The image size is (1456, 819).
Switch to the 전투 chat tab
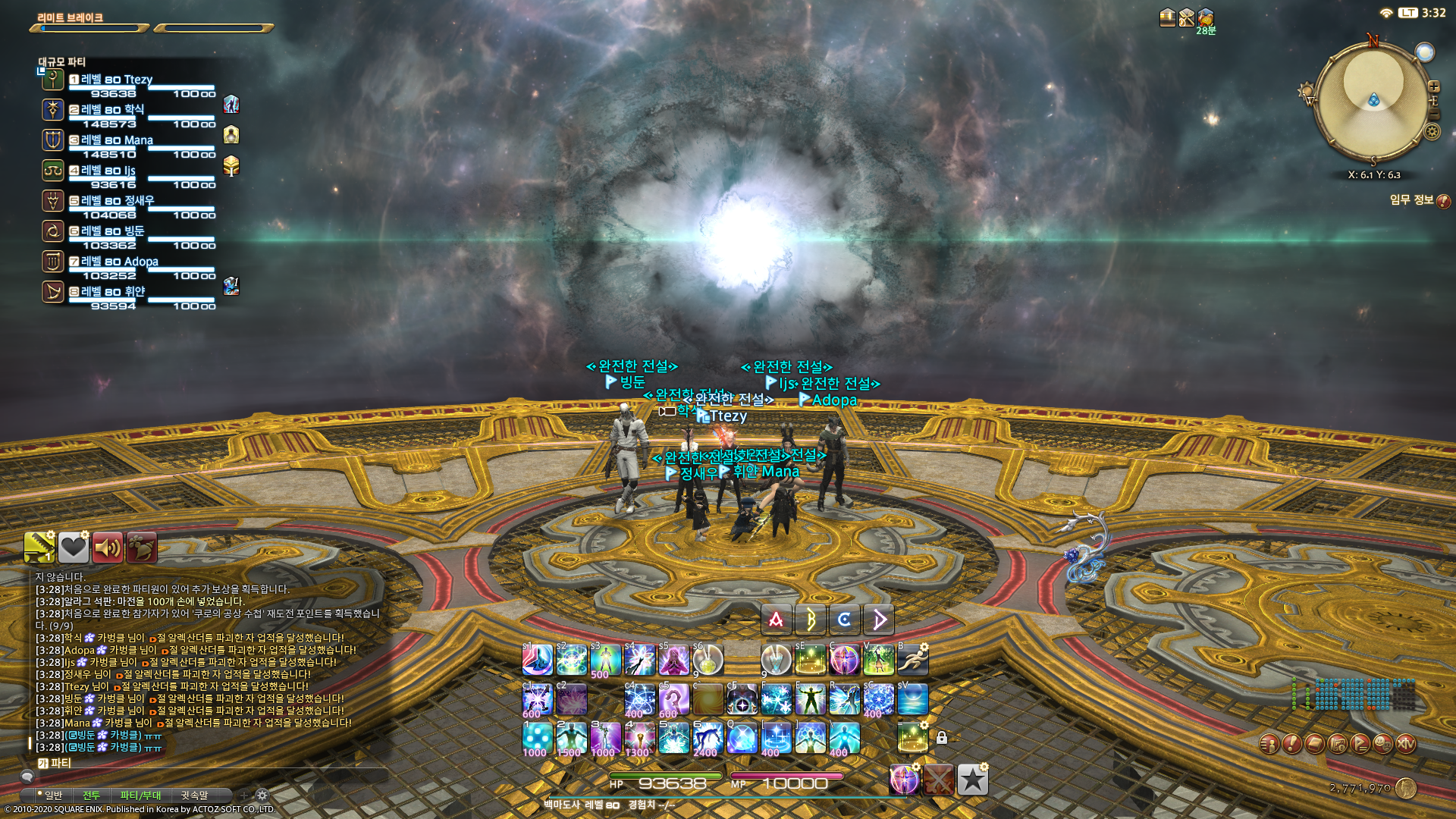tap(93, 795)
